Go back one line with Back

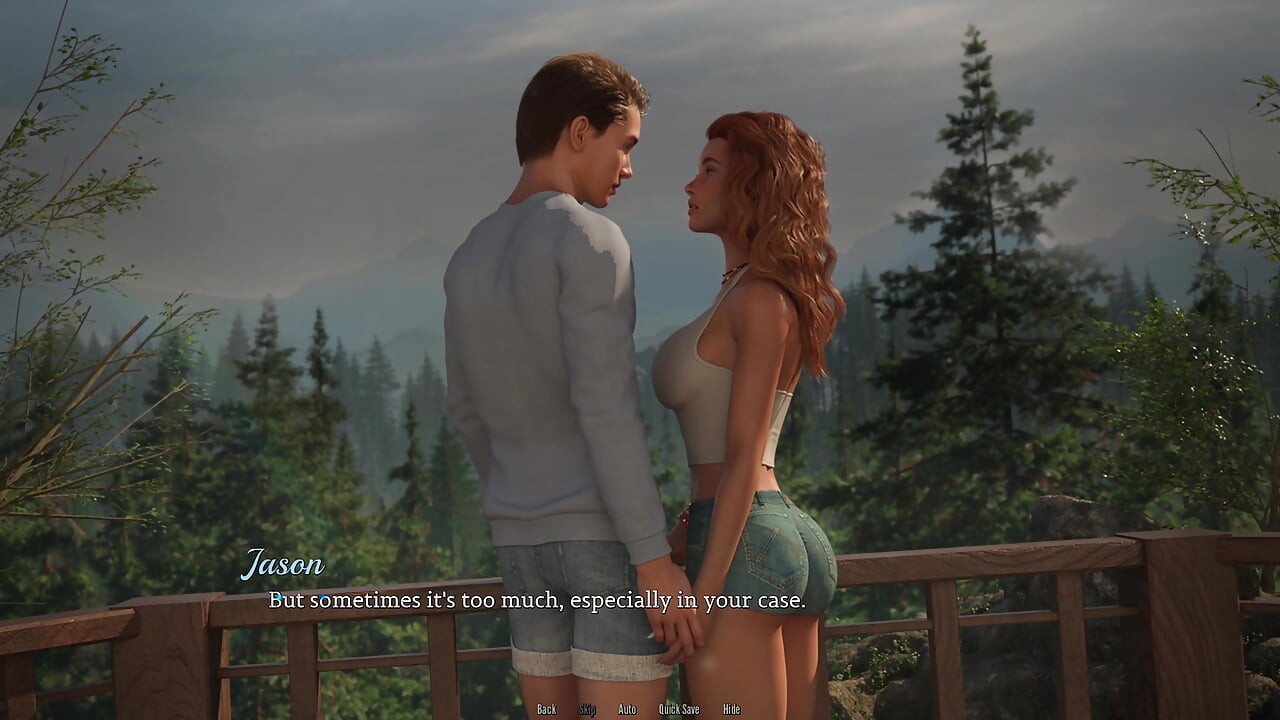click(x=546, y=709)
